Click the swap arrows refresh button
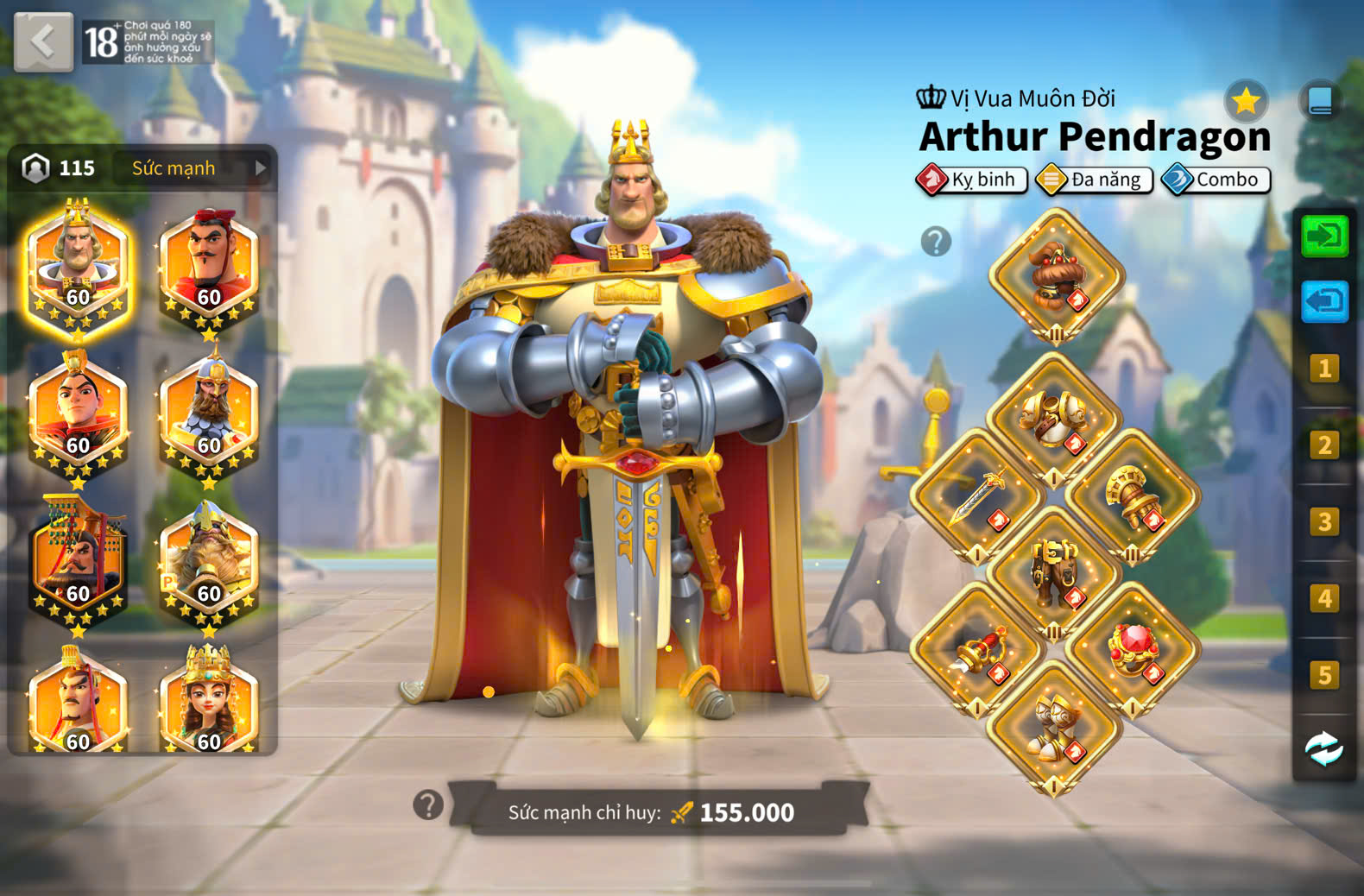Image resolution: width=1364 pixels, height=896 pixels. (x=1324, y=748)
